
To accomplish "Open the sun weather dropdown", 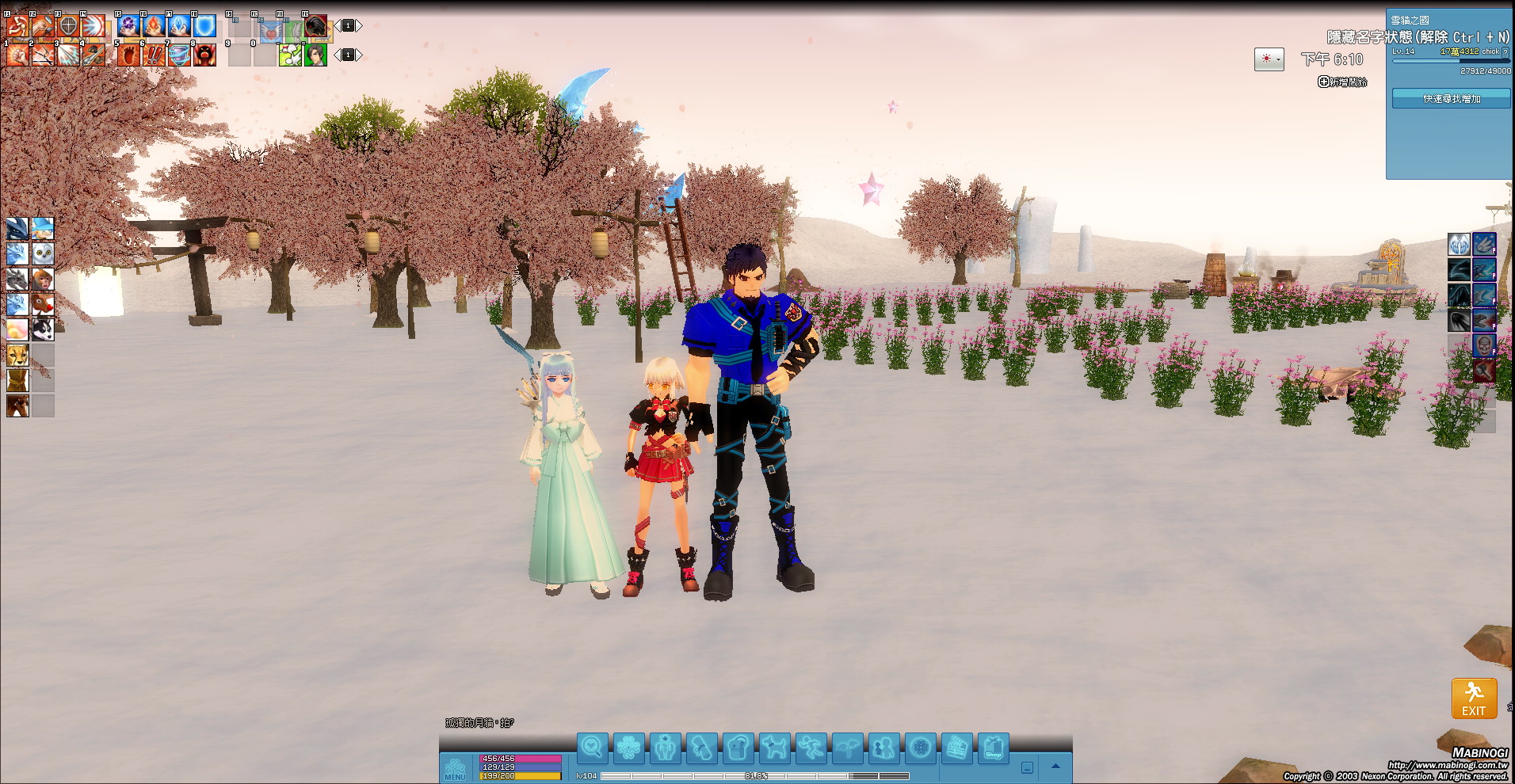I will [1269, 59].
